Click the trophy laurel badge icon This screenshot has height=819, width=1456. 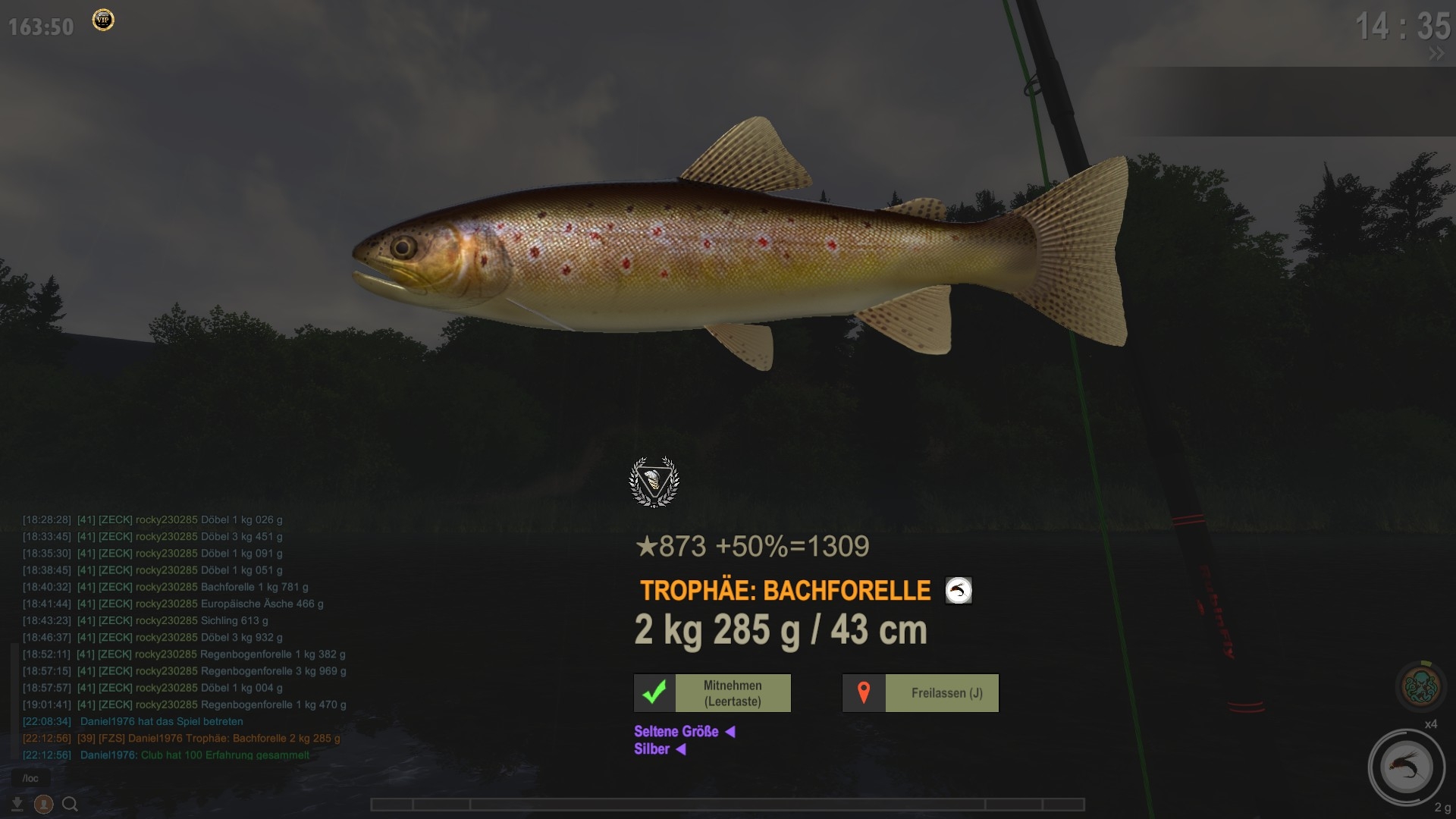(654, 482)
